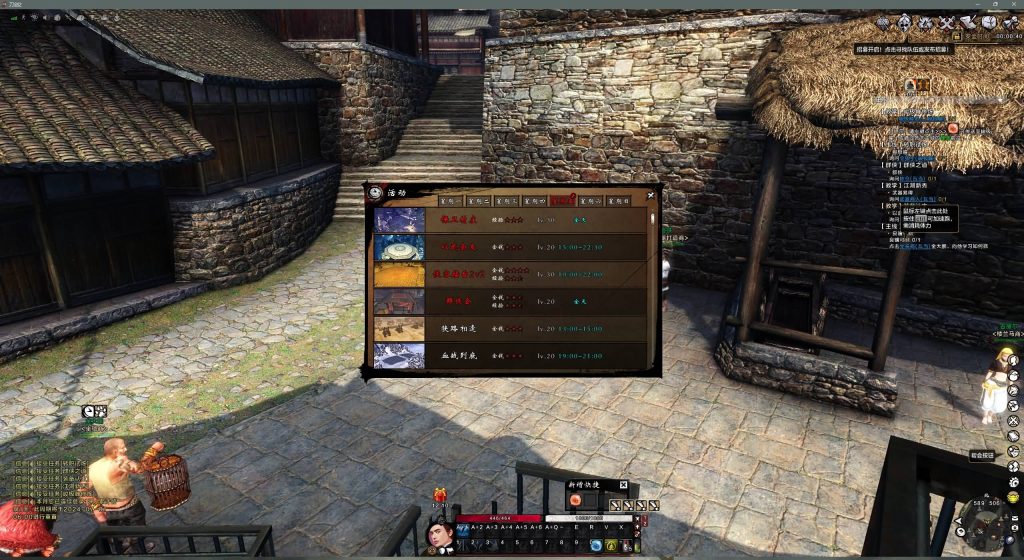The image size is (1024, 560).
Task: Switch to the 星期六 tab
Action: click(x=591, y=201)
